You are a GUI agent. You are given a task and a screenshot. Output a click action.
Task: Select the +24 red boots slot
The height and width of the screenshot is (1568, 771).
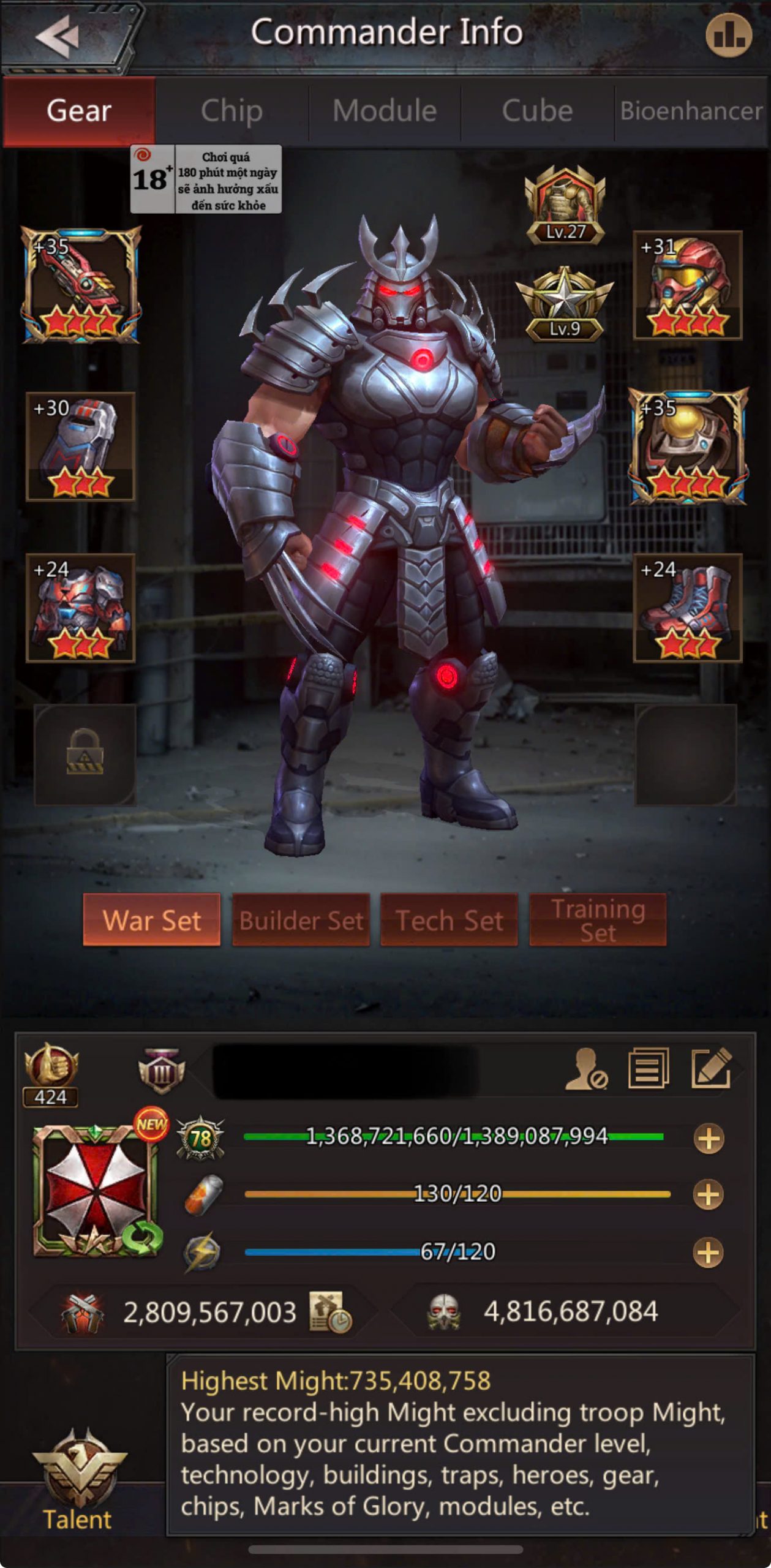click(687, 608)
